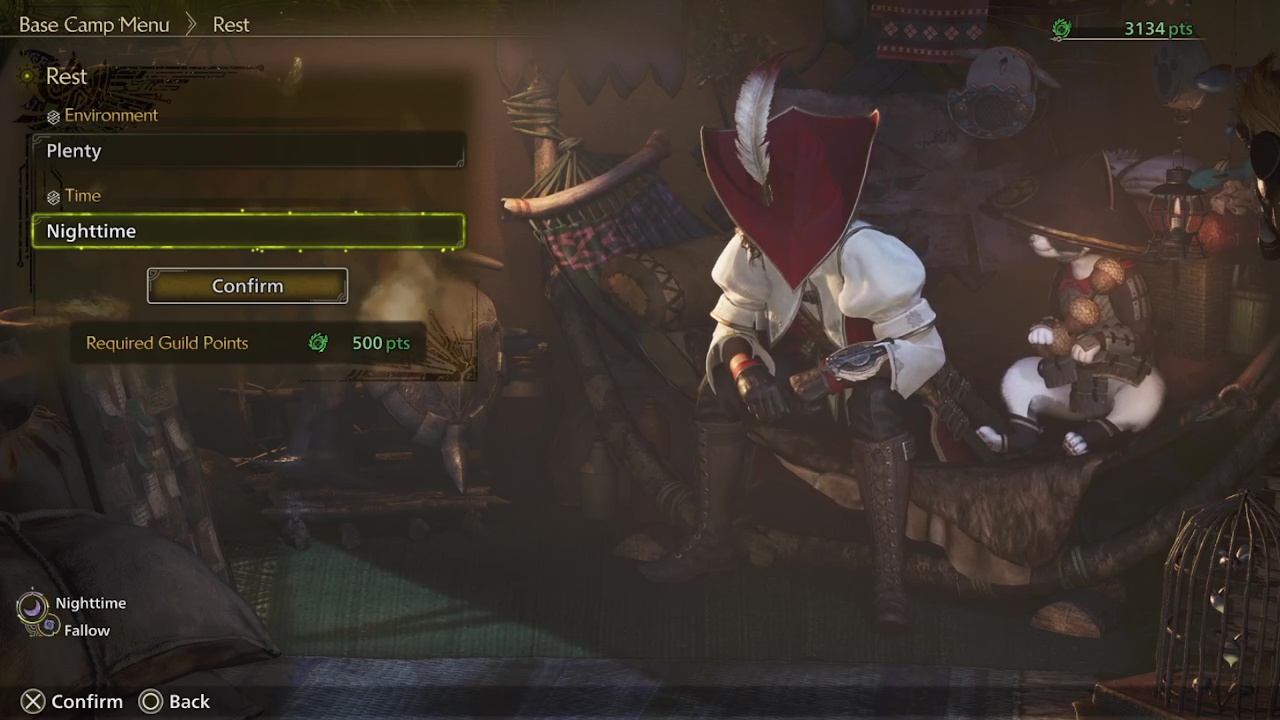The height and width of the screenshot is (720, 1280).
Task: Click the arrow separator in the breadcrumb
Action: pos(190,24)
